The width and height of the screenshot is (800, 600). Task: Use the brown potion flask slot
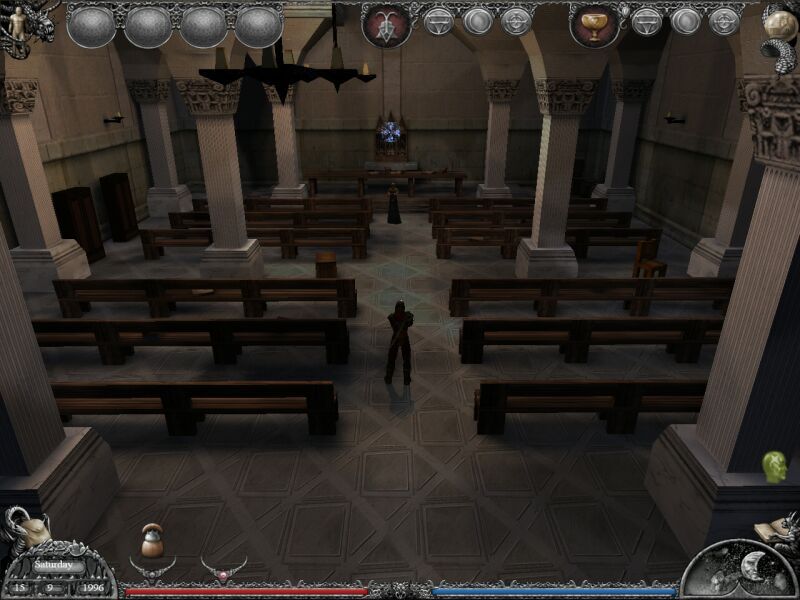[152, 541]
